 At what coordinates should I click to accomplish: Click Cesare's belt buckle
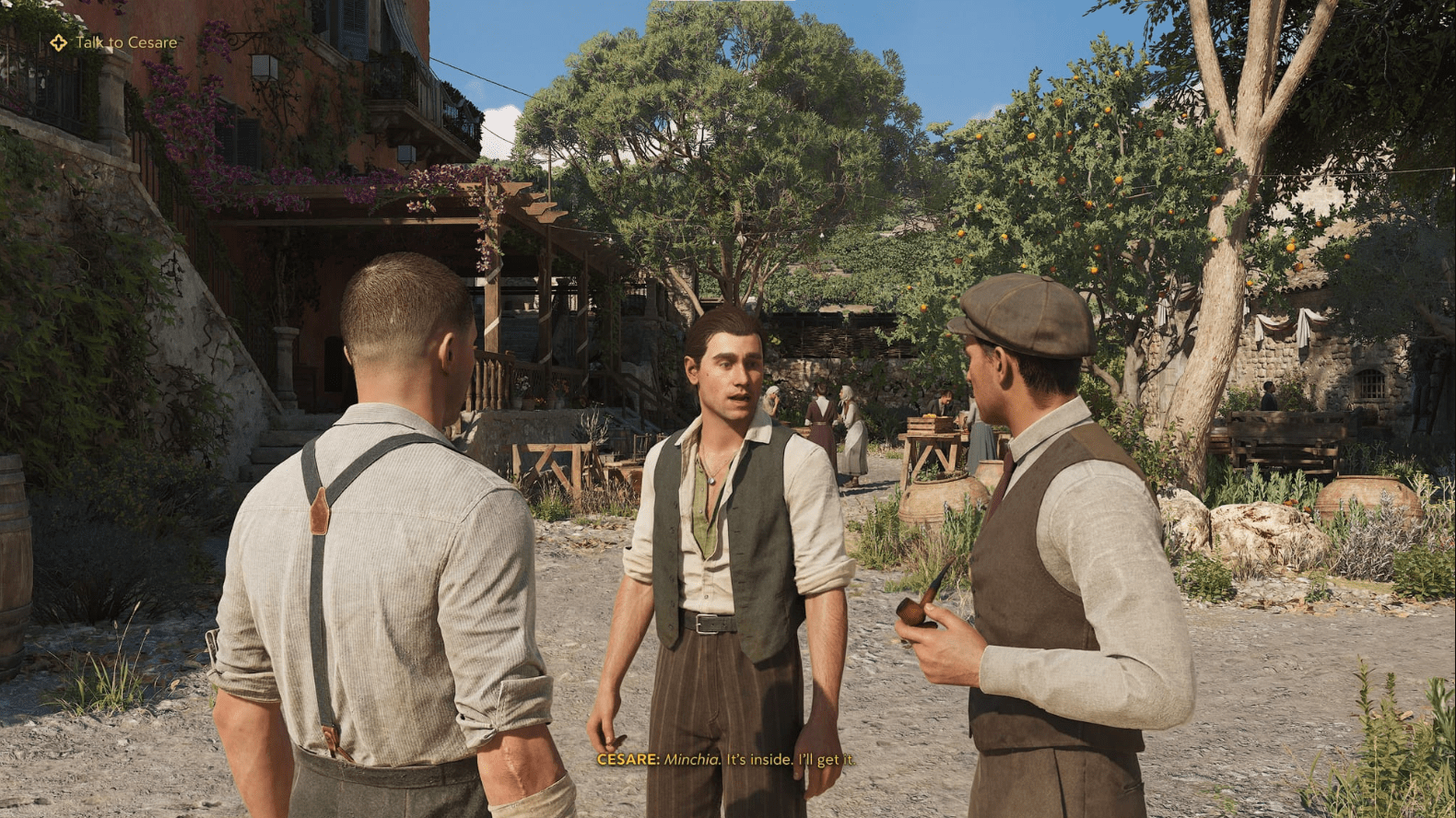coord(708,625)
